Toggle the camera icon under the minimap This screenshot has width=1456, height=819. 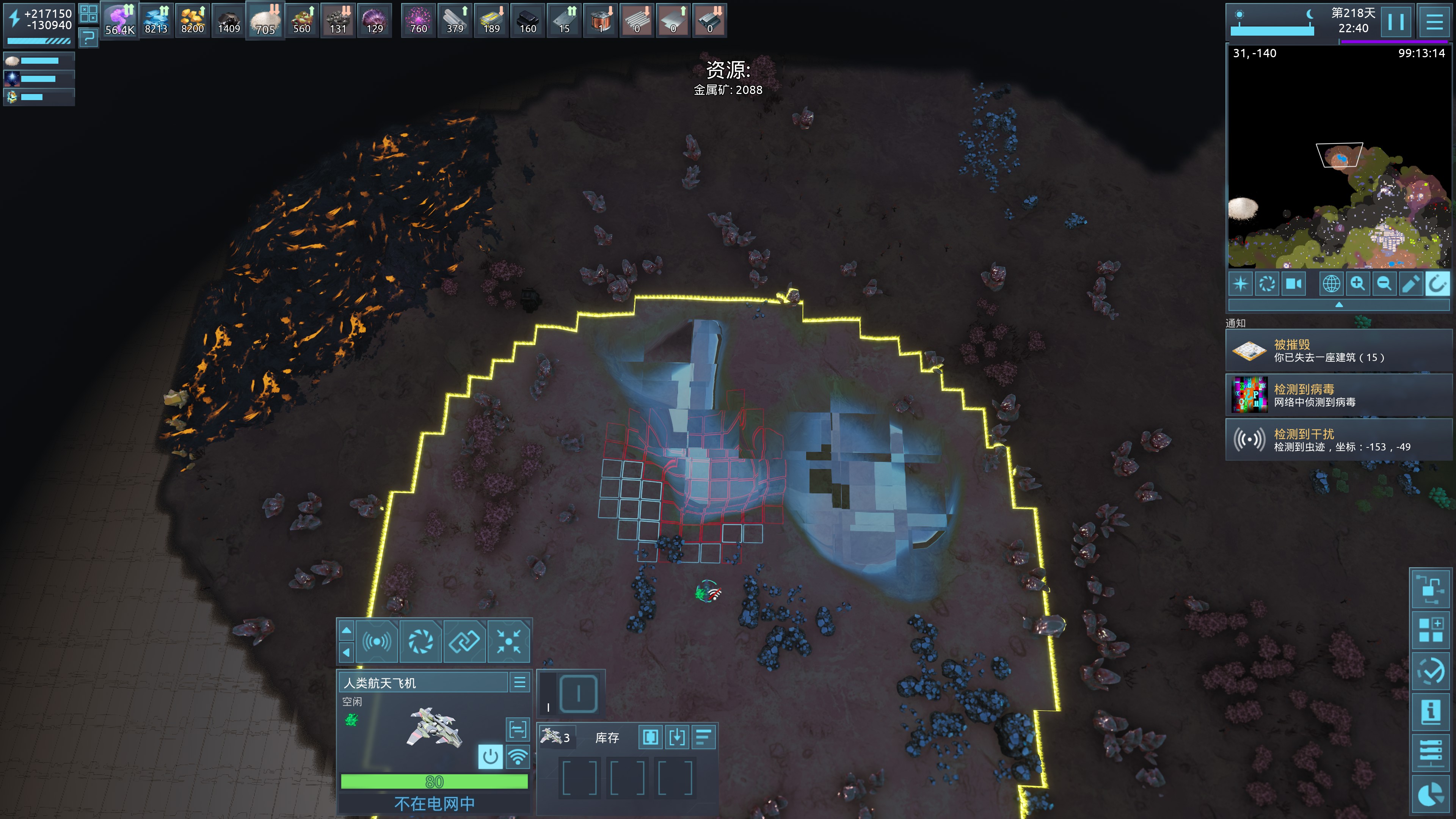(x=1294, y=283)
